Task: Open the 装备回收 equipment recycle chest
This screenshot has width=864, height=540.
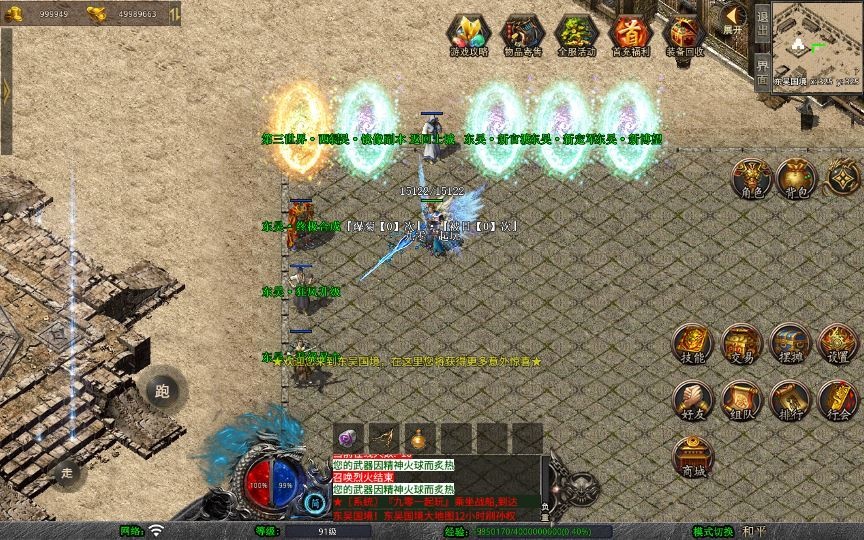Action: click(684, 34)
